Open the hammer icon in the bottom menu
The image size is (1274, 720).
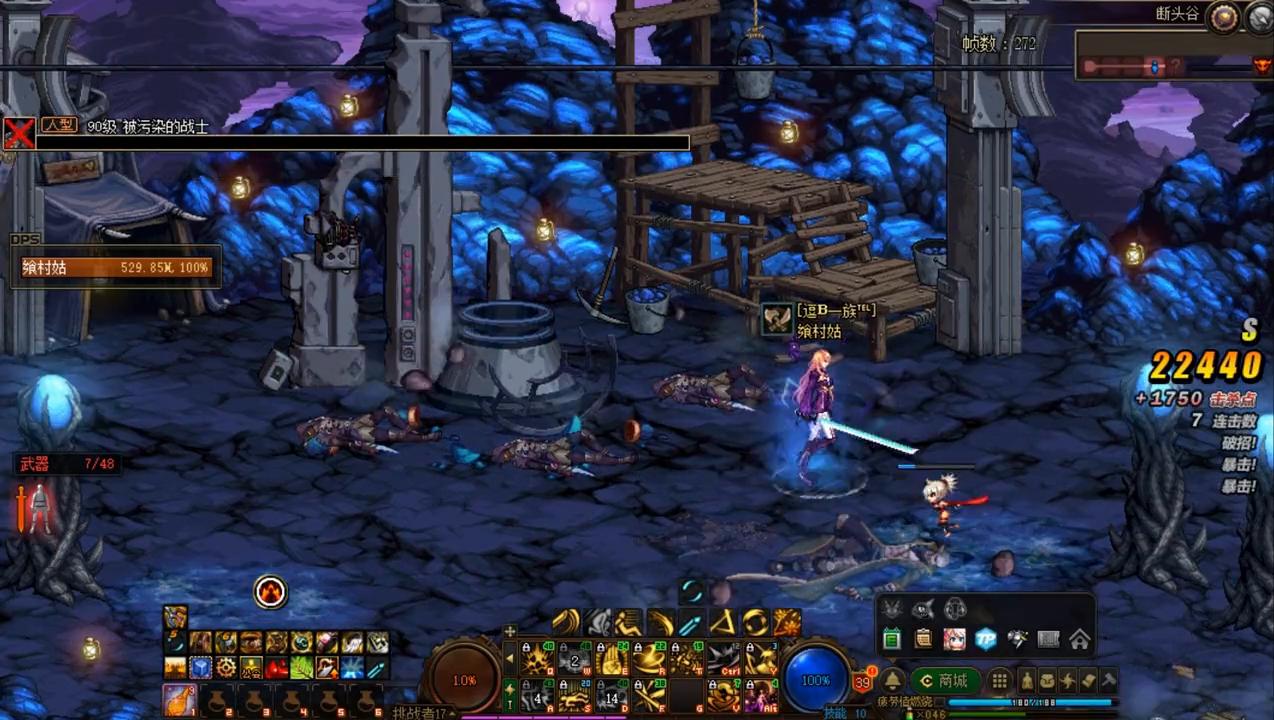[x=1108, y=681]
